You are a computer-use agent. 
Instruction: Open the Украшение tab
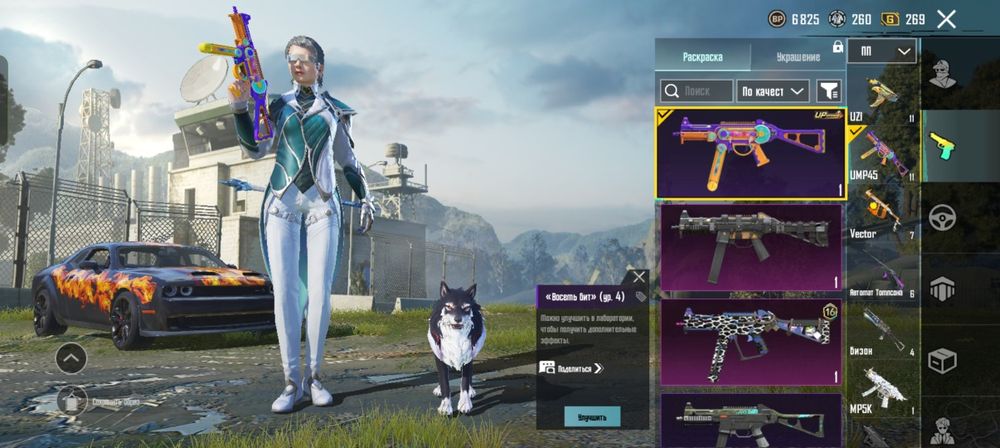point(796,57)
